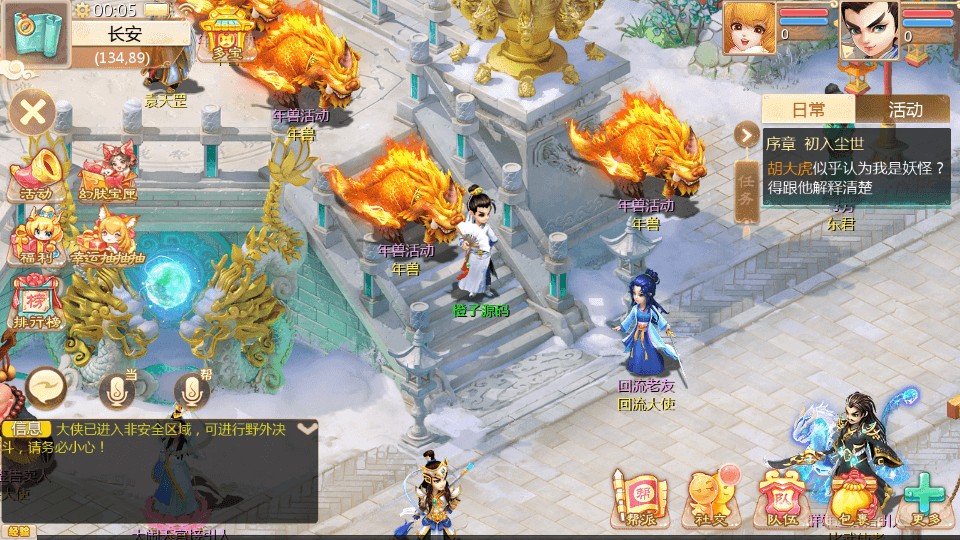Open the 多宝 shop icon
Viewport: 960px width, 540px height.
click(x=226, y=36)
